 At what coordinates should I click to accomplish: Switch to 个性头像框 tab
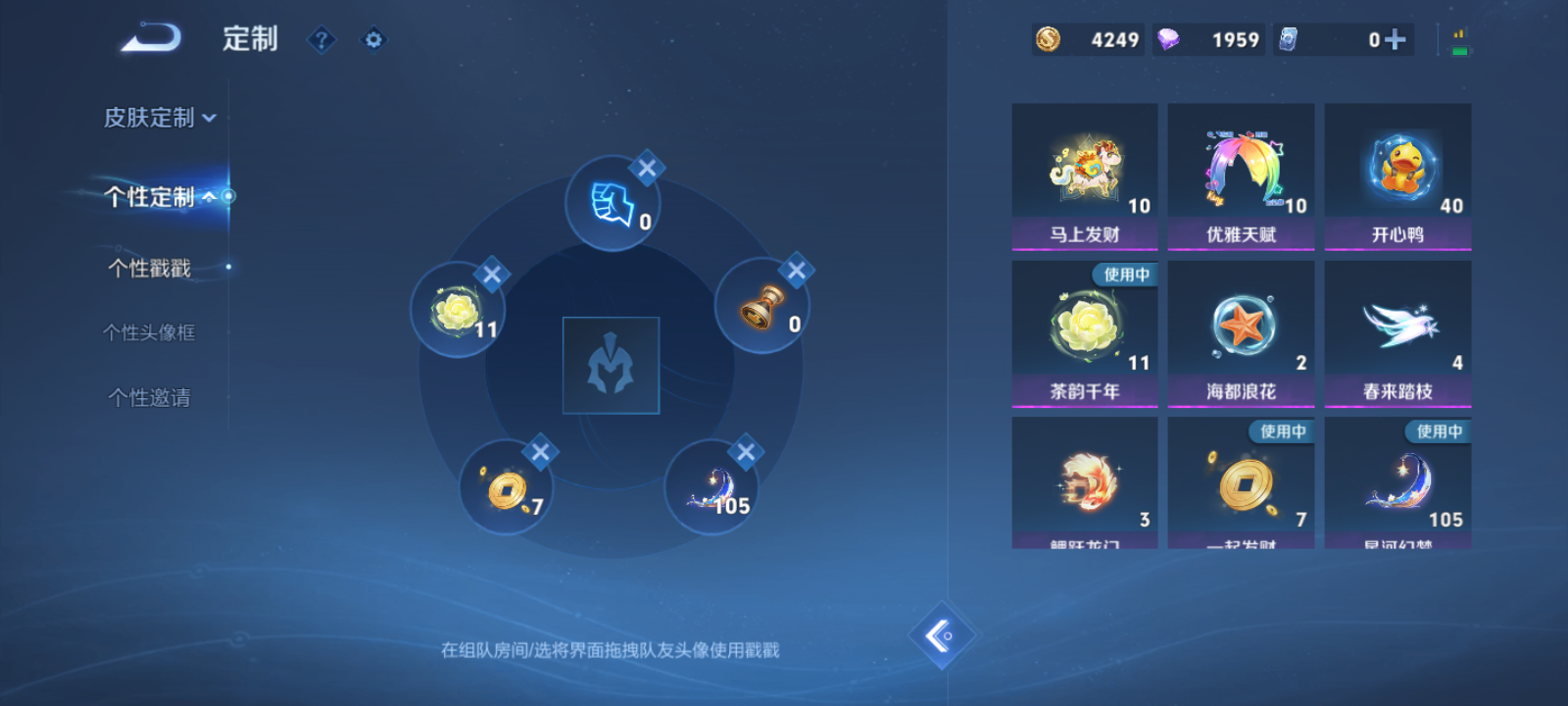[149, 332]
